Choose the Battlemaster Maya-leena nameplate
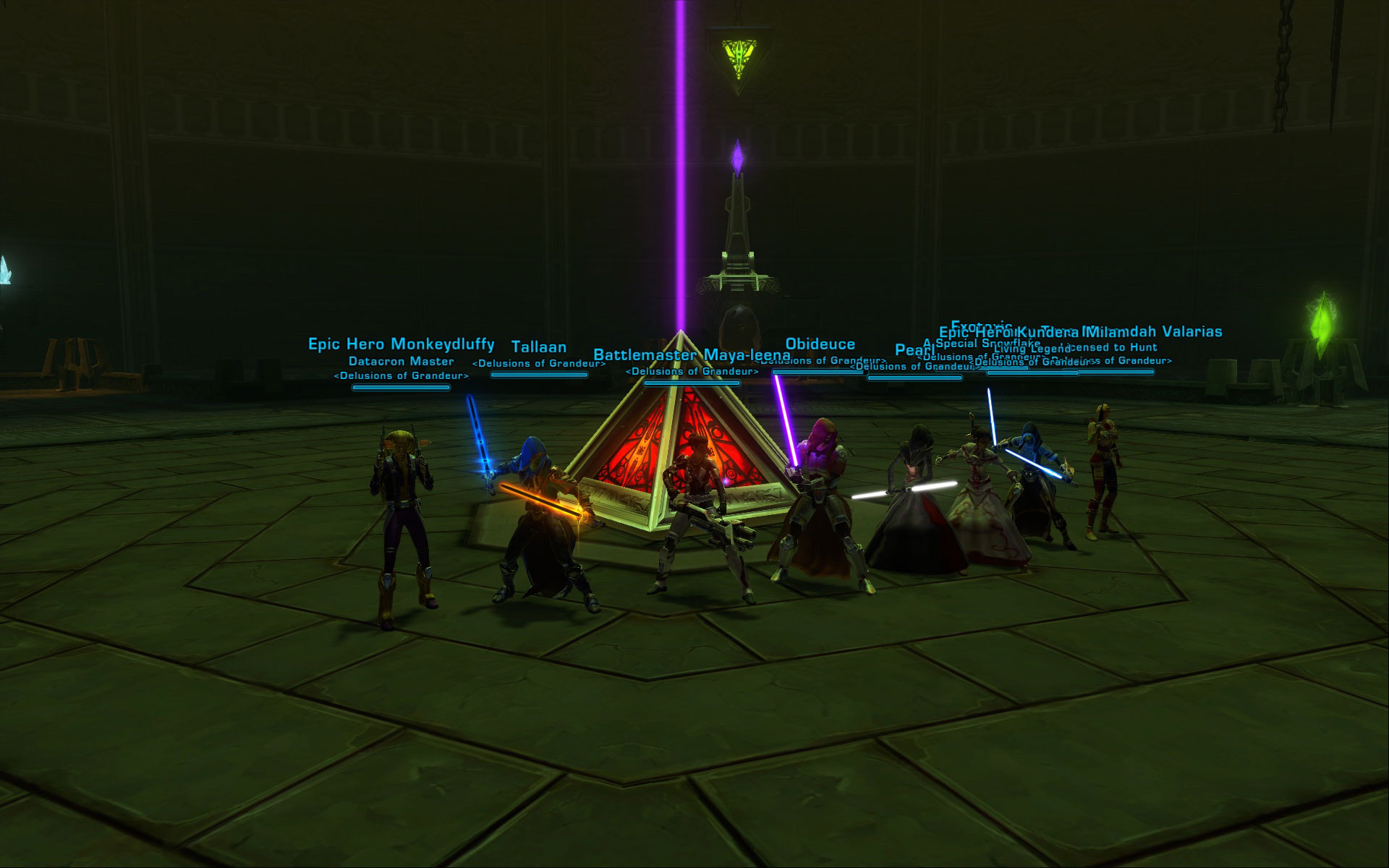Screen dimensions: 1389x868 pyautogui.click(x=691, y=355)
